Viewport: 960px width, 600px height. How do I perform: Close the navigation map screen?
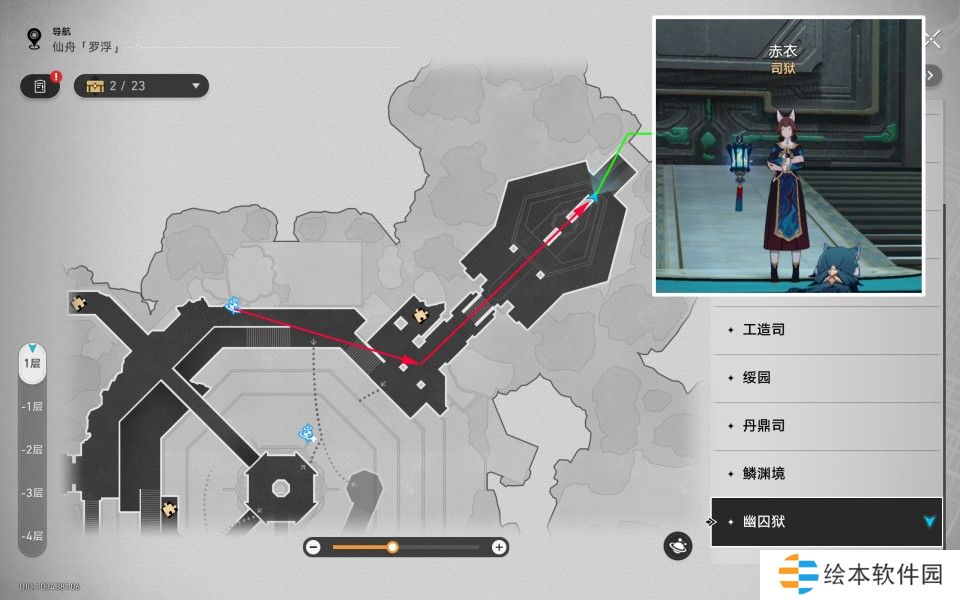point(933,40)
